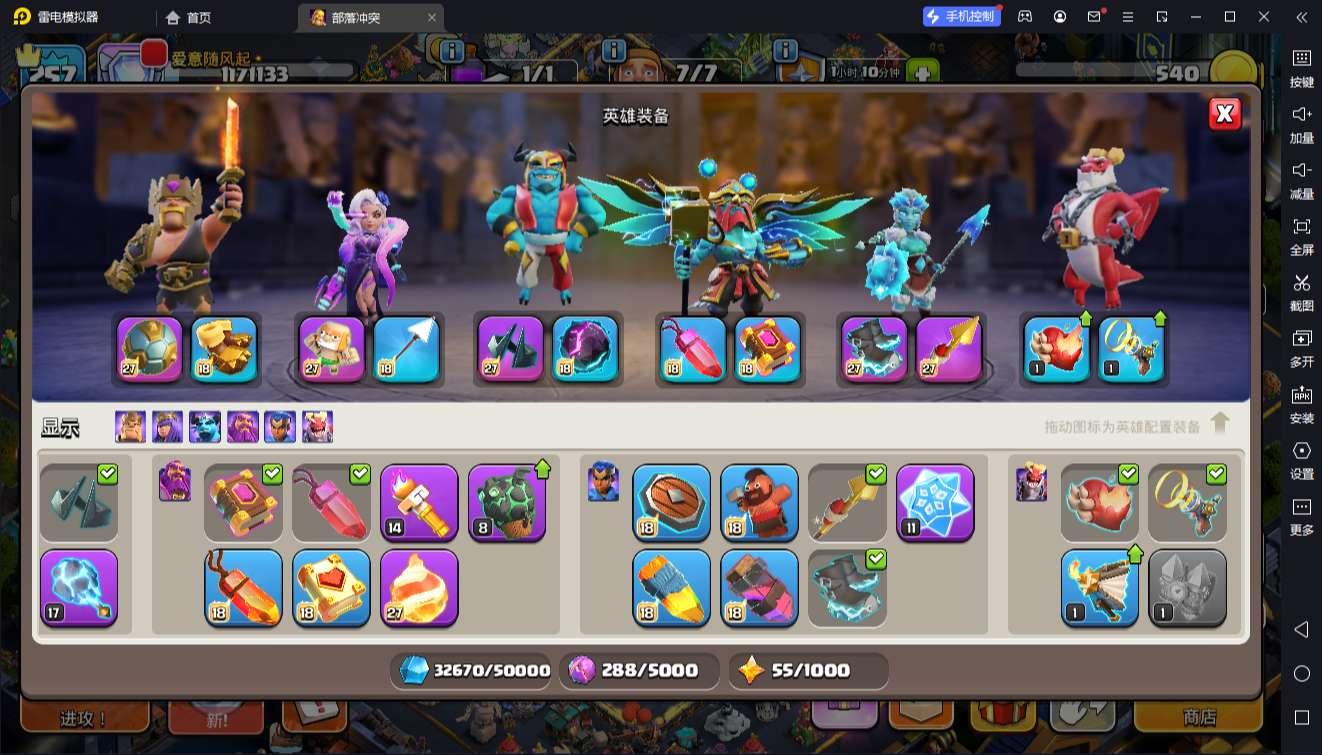This screenshot has height=755, width=1322.
Task: Select the Archer Queen's frozen arrow slot
Action: pyautogui.click(x=407, y=349)
